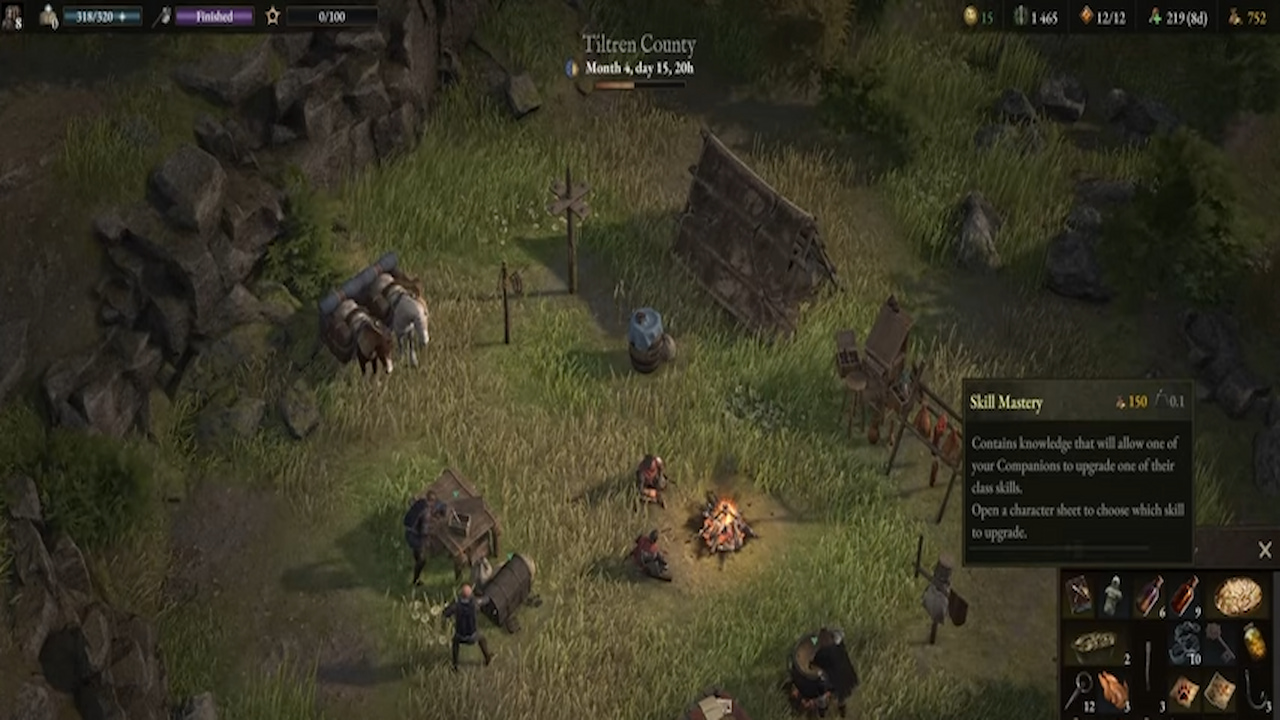The width and height of the screenshot is (1280, 720).
Task: Click the Finished crafting progress bar
Action: coord(215,15)
